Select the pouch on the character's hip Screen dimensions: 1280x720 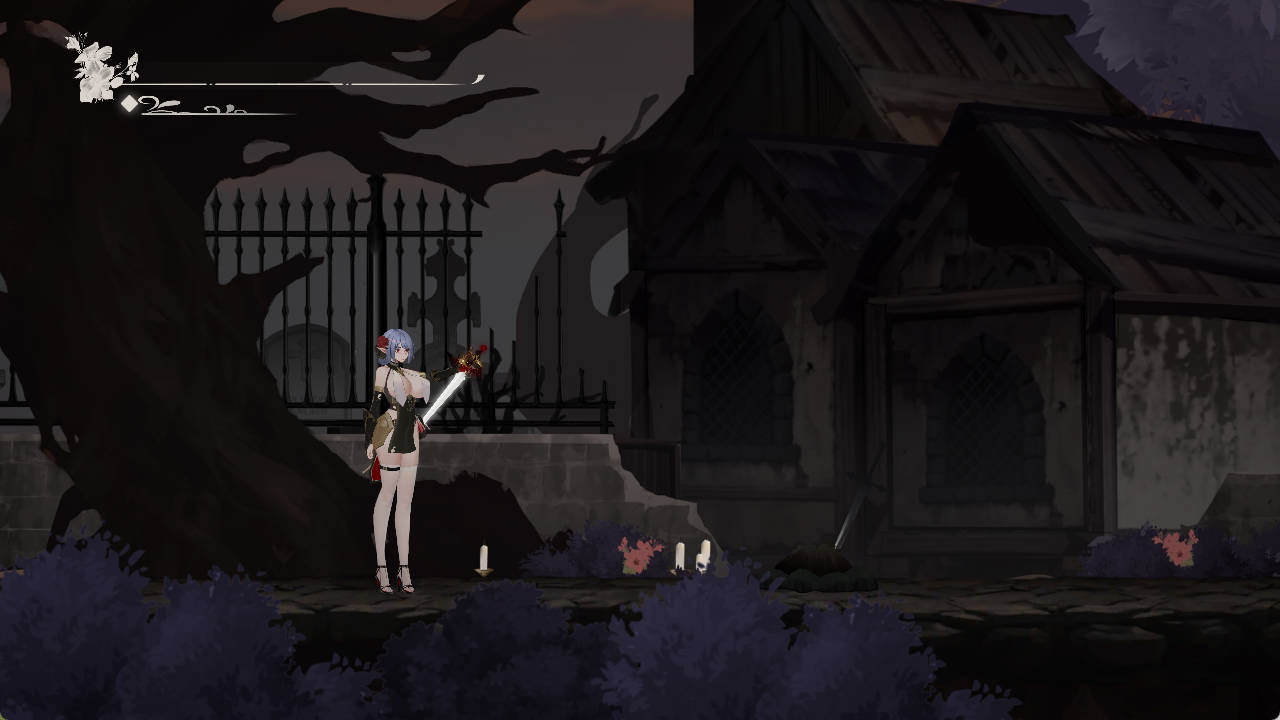point(380,430)
